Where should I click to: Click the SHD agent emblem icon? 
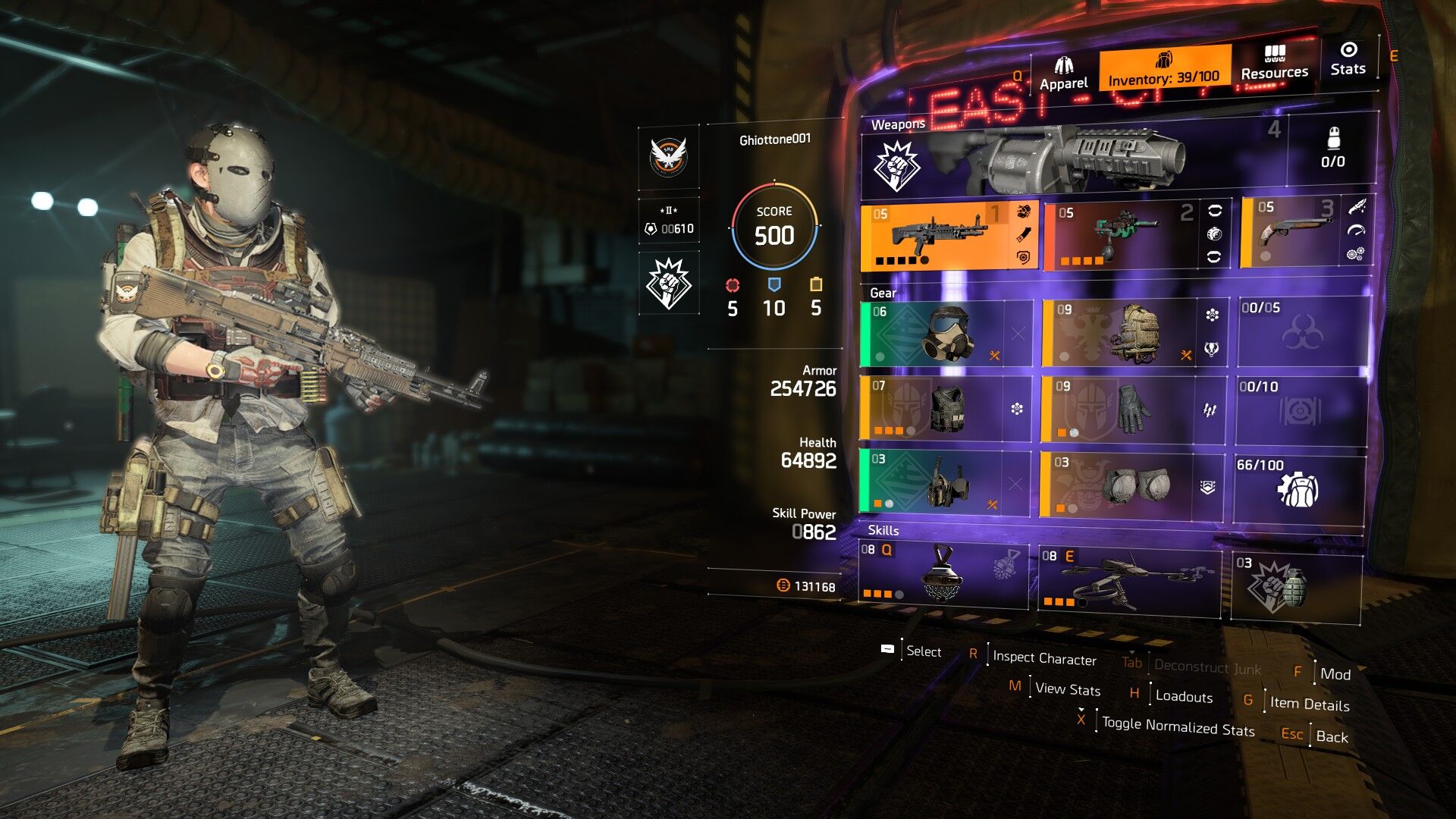[x=668, y=157]
